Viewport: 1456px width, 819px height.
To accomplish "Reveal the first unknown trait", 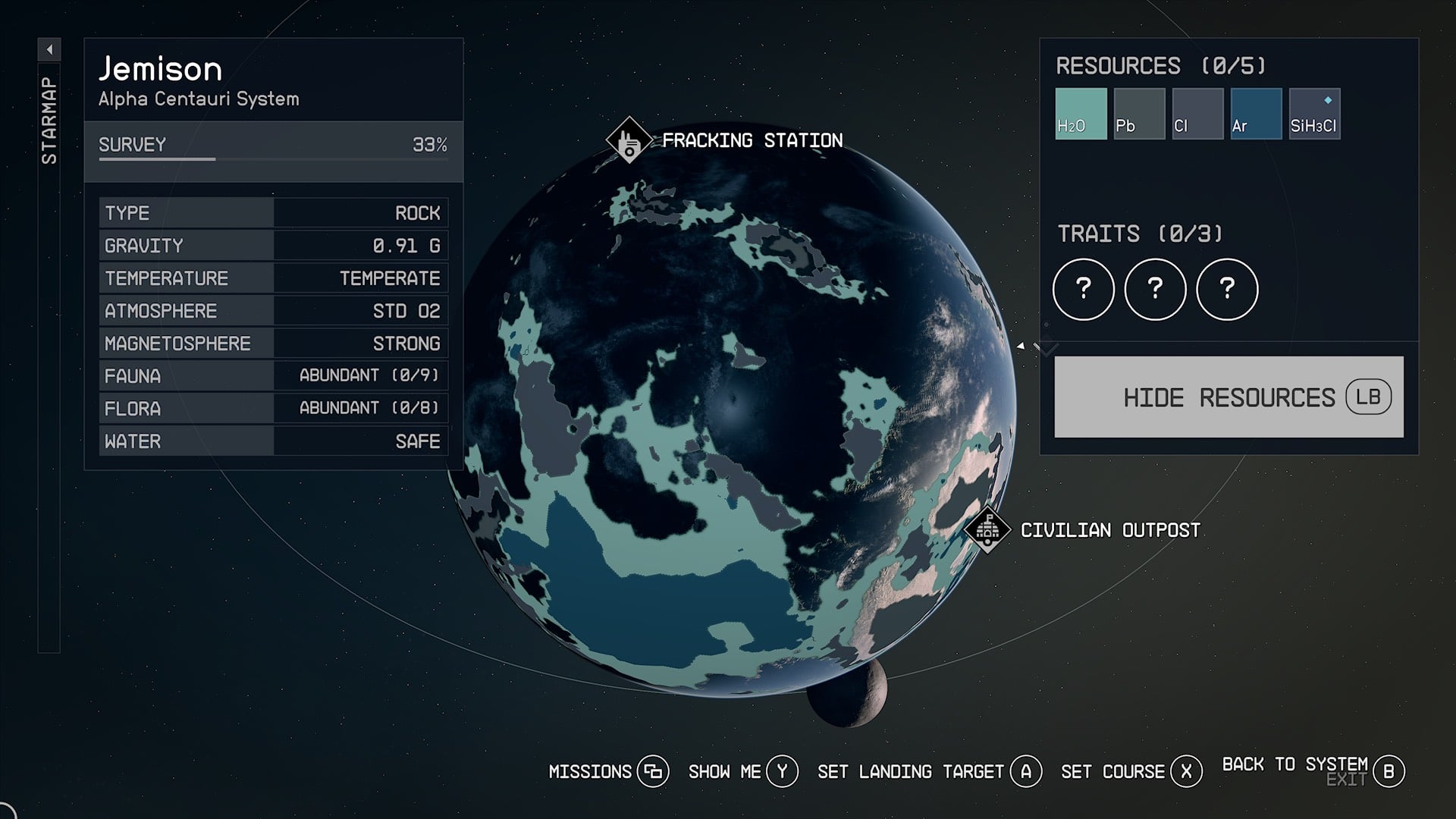I will [1082, 289].
